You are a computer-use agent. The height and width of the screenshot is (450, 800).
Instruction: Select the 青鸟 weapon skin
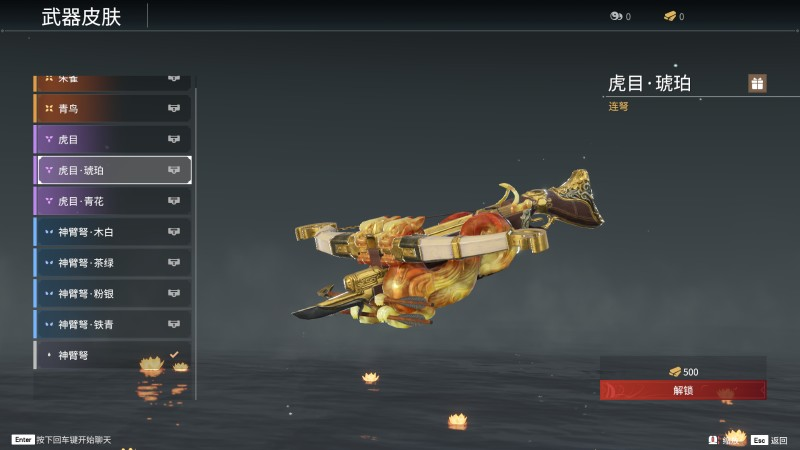(x=113, y=108)
